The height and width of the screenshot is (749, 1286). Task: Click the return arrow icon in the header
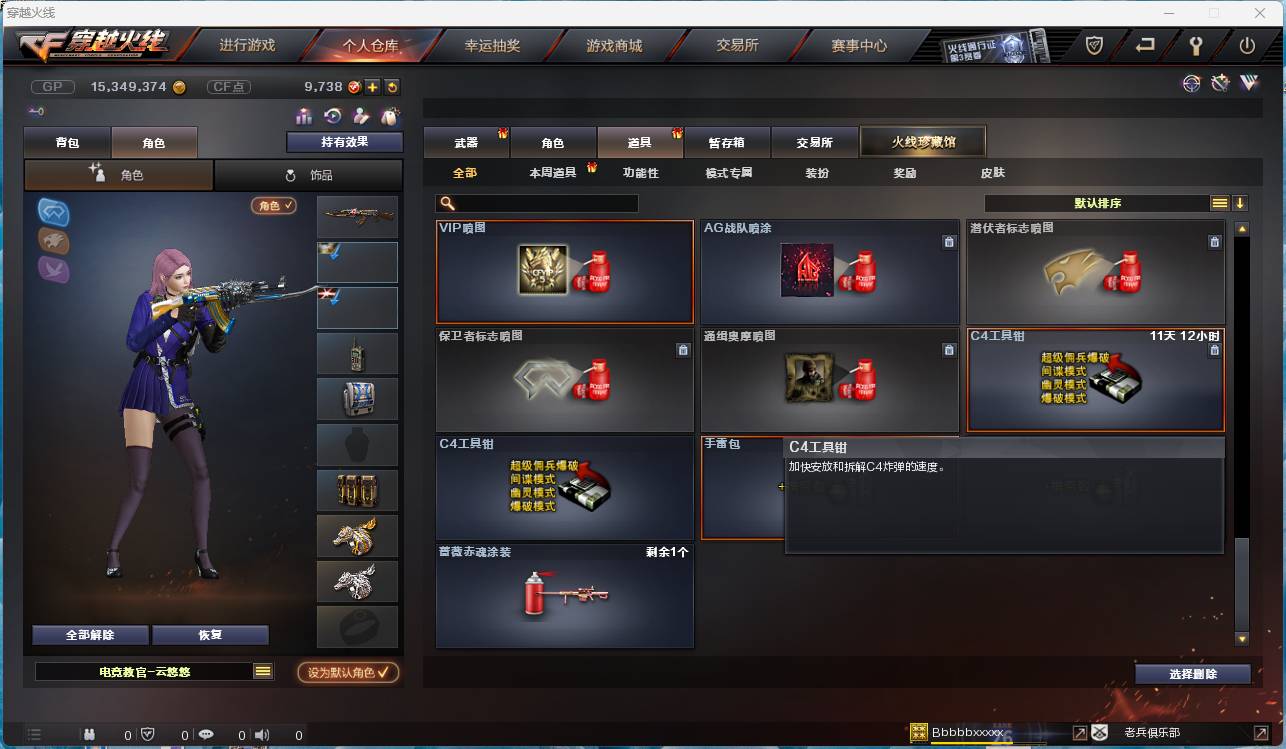(1146, 45)
